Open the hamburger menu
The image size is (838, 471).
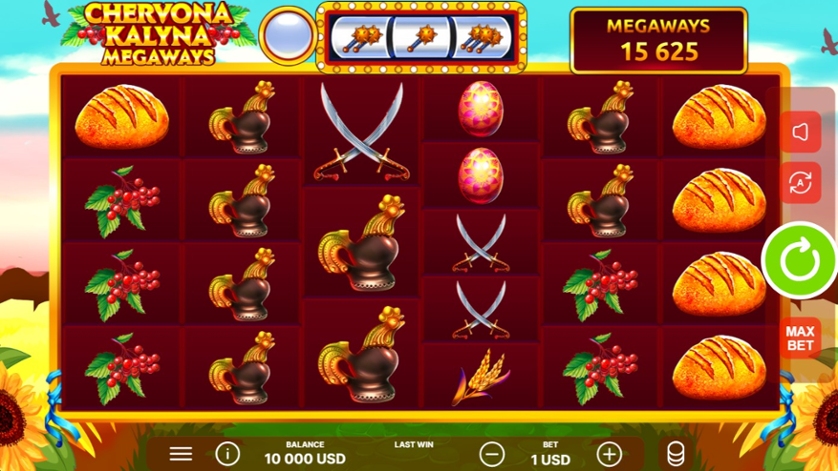click(181, 454)
